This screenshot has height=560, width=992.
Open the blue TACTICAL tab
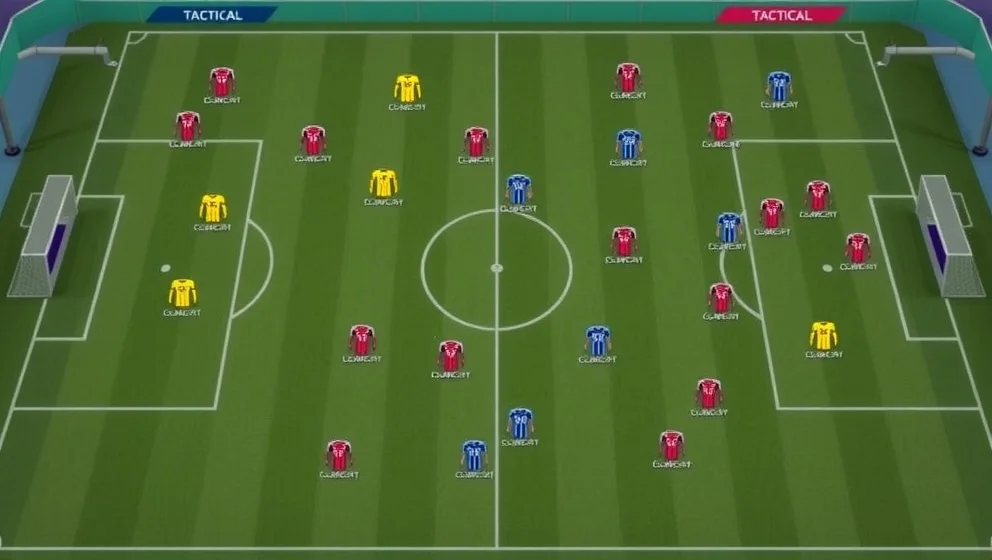(x=212, y=15)
